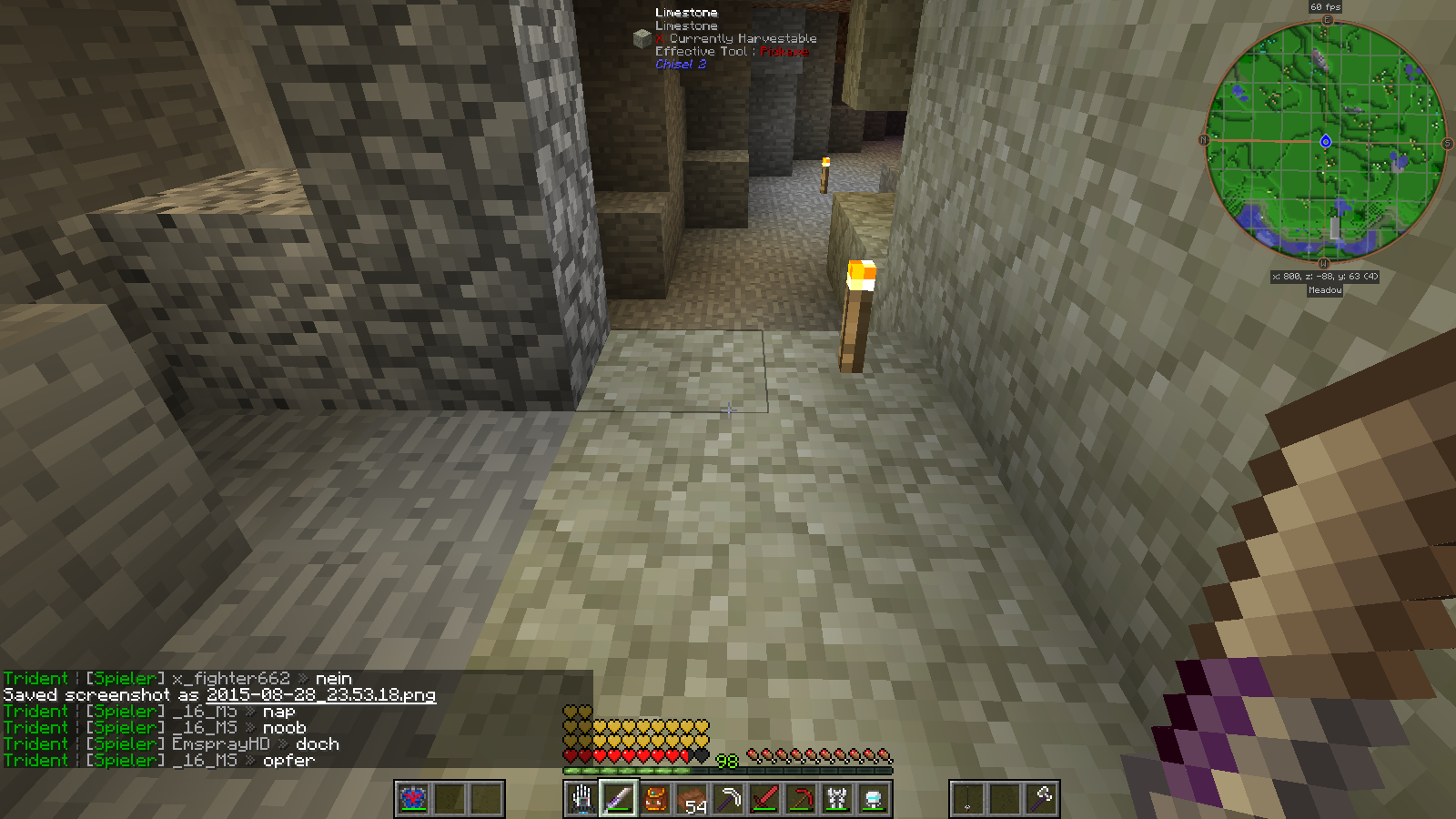Select the white chestplate hotbar slot
1456x819 pixels.
pyautogui.click(x=837, y=799)
